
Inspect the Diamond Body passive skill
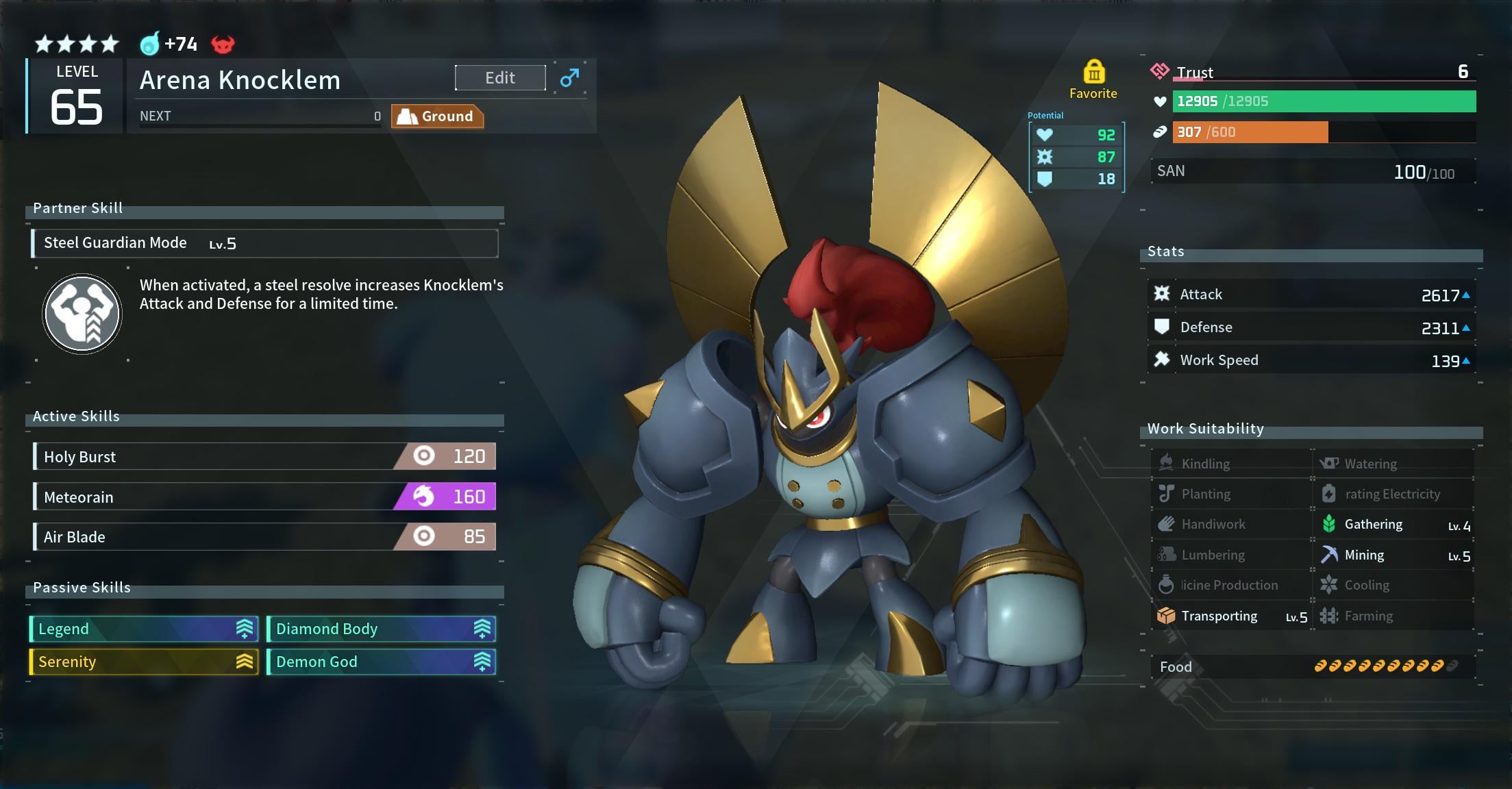click(381, 629)
